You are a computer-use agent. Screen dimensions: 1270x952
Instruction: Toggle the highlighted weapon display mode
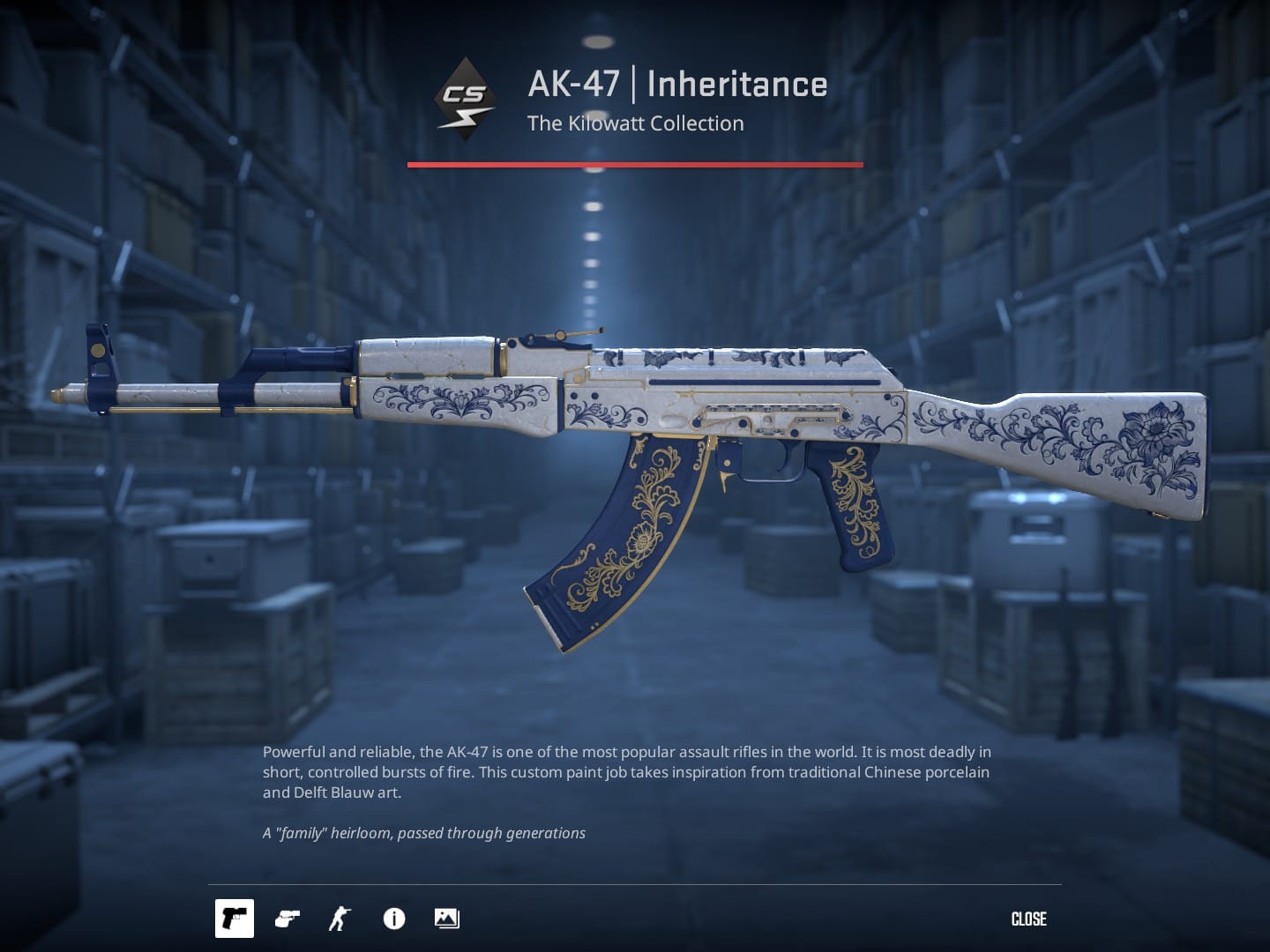click(234, 919)
